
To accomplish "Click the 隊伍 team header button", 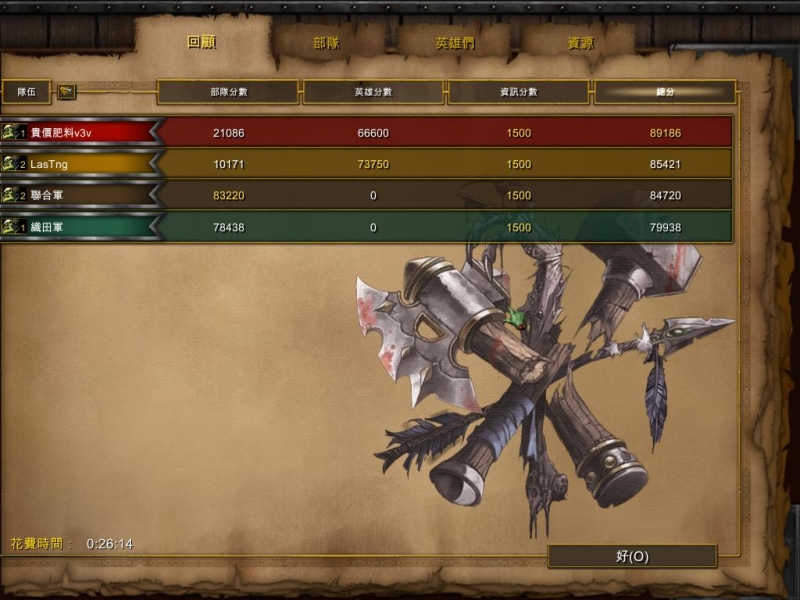I will pos(27,92).
